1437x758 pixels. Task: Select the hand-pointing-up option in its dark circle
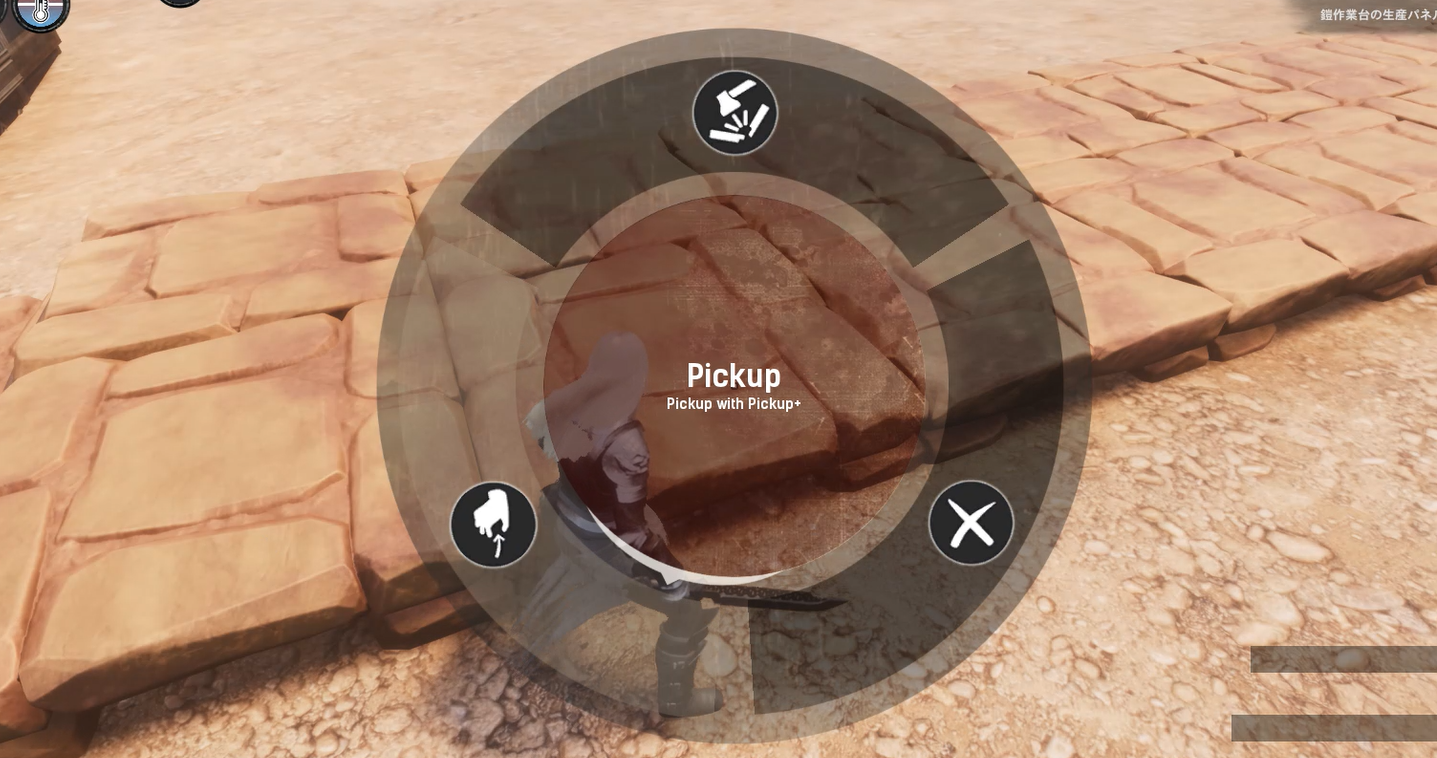coord(493,523)
